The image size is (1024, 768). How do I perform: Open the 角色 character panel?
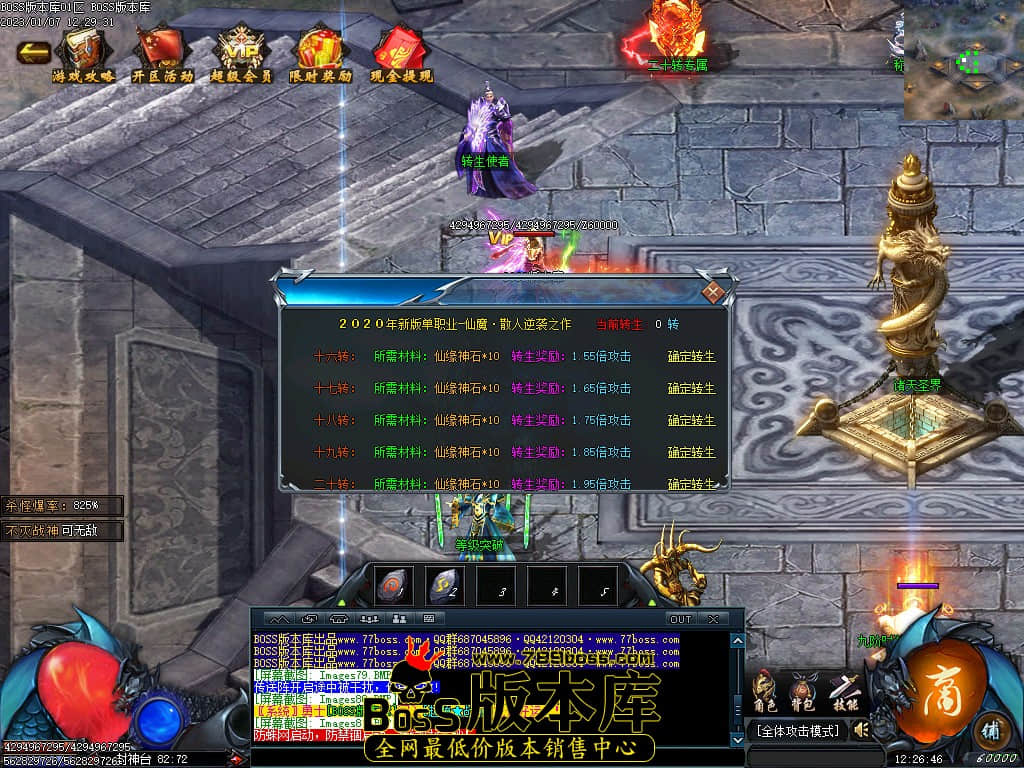(x=764, y=692)
